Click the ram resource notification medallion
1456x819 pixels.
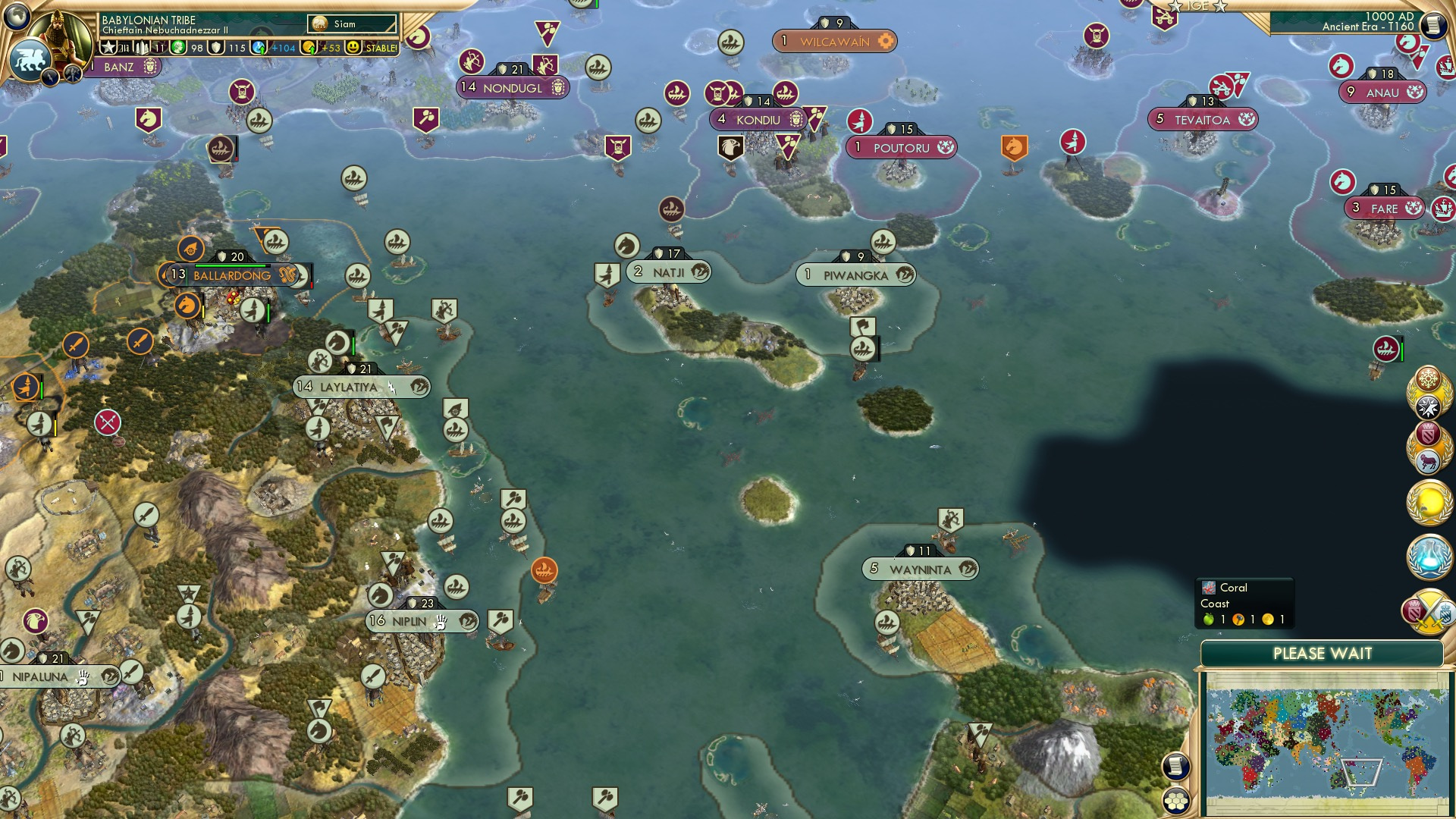[1429, 460]
